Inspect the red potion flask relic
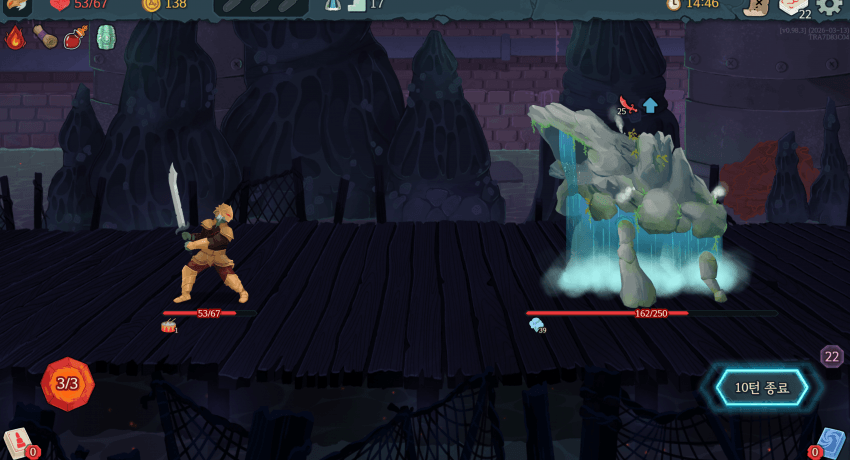 75,39
